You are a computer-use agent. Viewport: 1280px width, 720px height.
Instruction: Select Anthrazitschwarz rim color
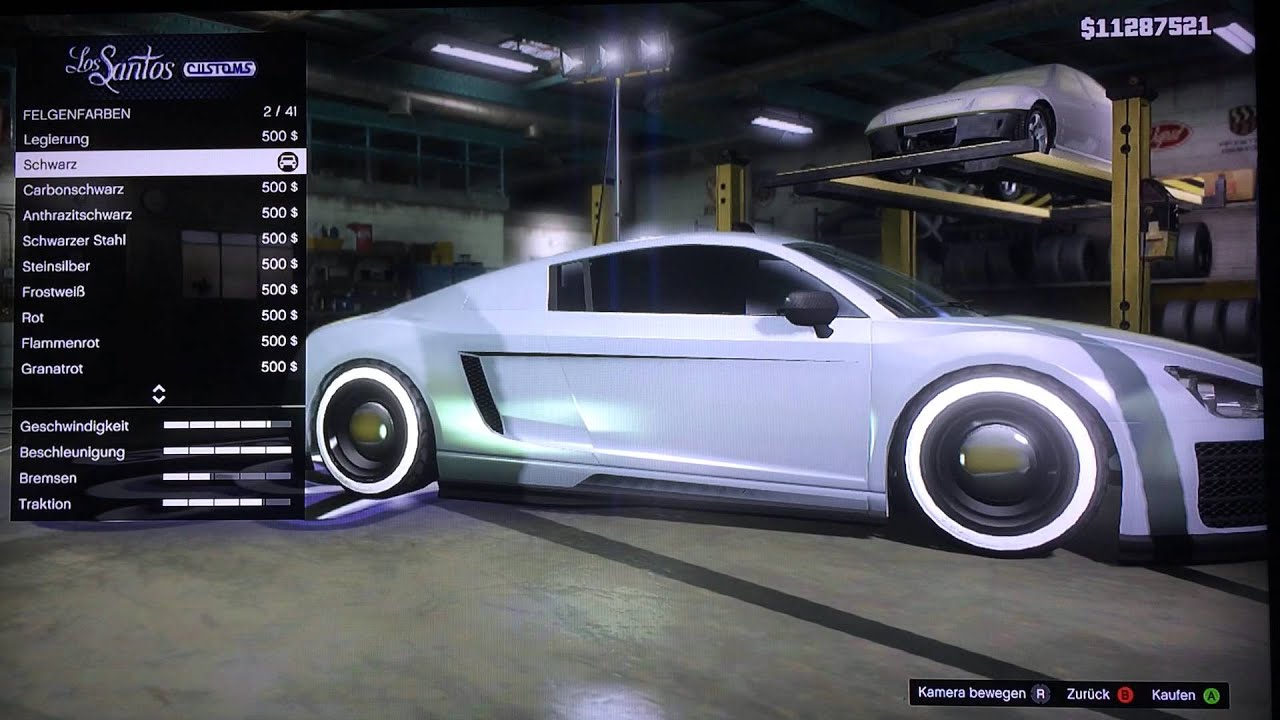[158, 214]
